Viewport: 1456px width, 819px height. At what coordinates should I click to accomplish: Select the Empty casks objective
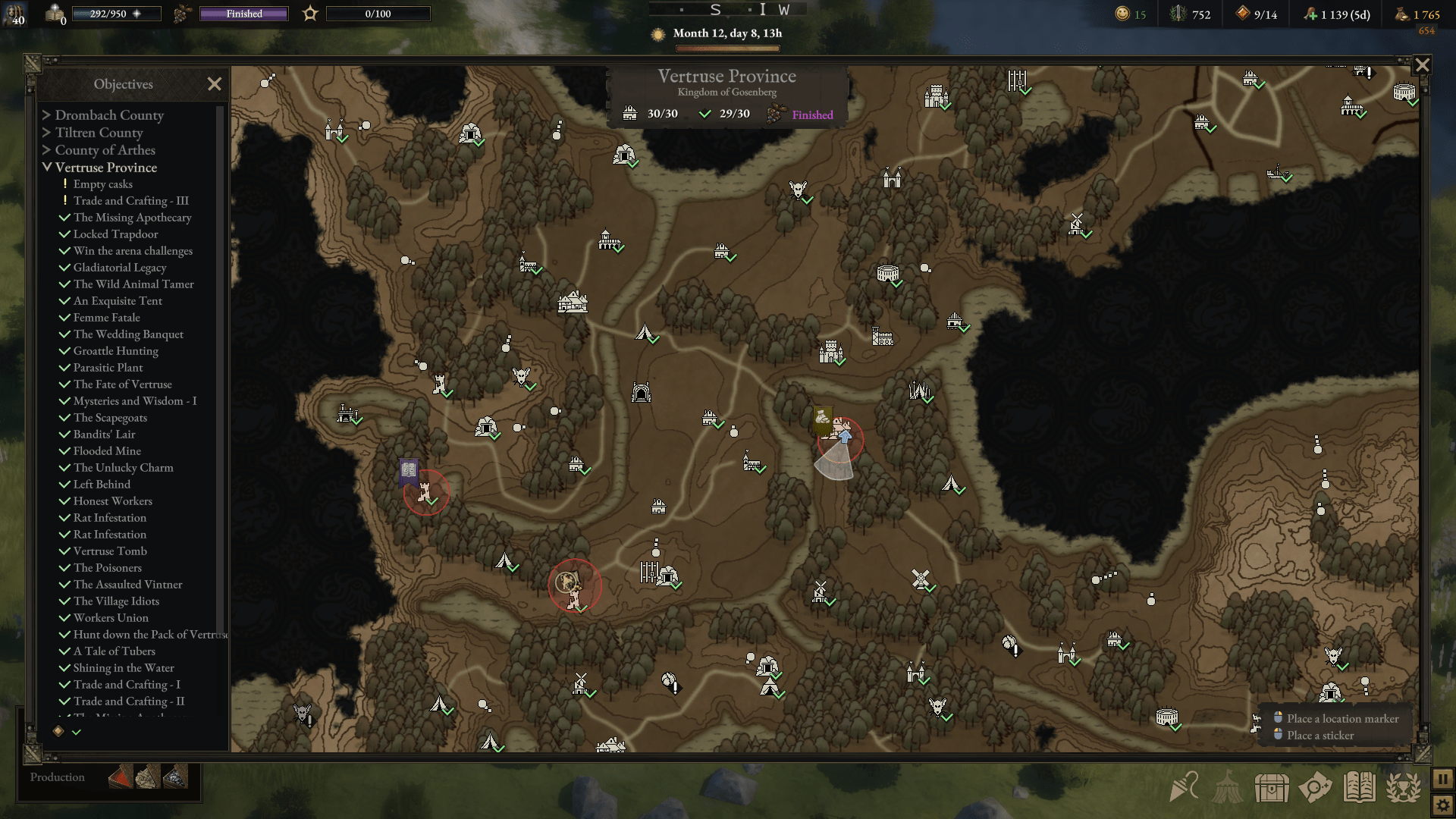pyautogui.click(x=102, y=184)
